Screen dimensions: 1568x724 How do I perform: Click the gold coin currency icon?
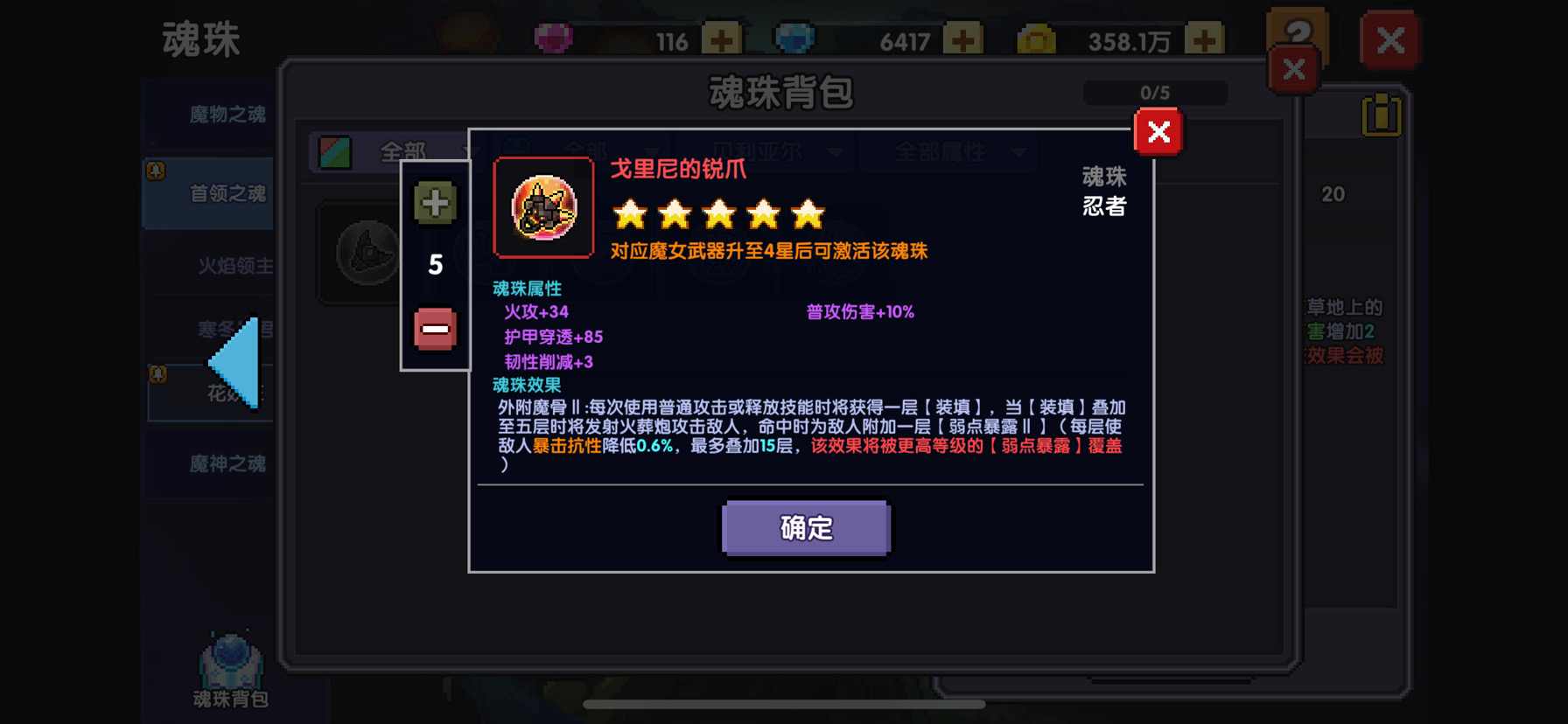coord(1037,37)
